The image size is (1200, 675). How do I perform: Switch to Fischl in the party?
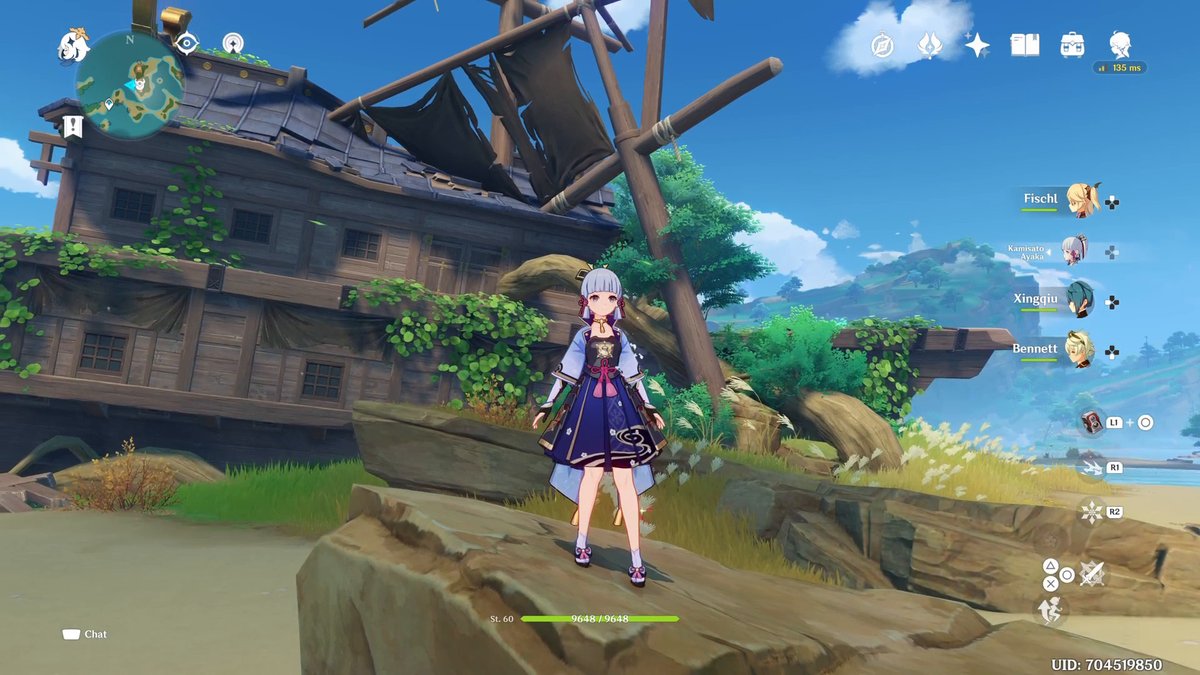(x=1081, y=199)
